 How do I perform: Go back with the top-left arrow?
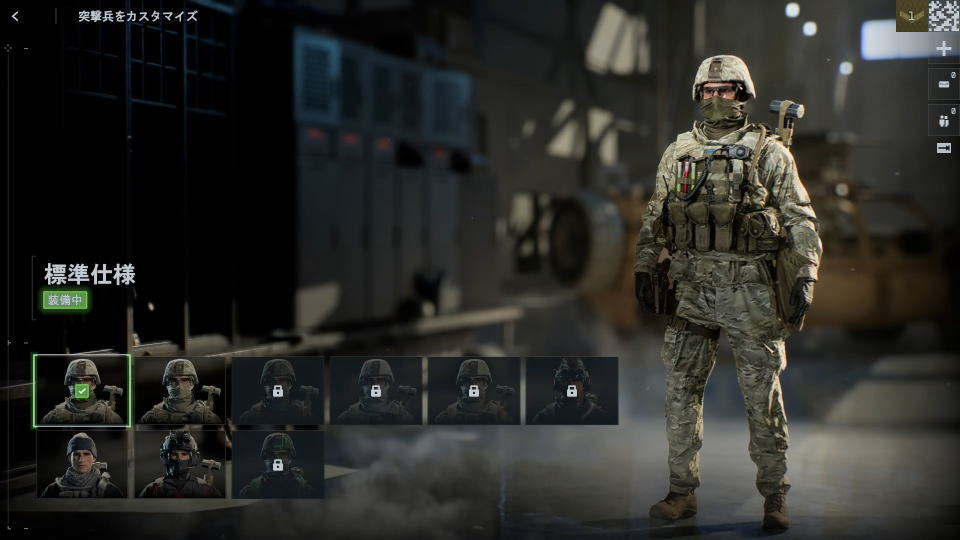click(x=15, y=16)
